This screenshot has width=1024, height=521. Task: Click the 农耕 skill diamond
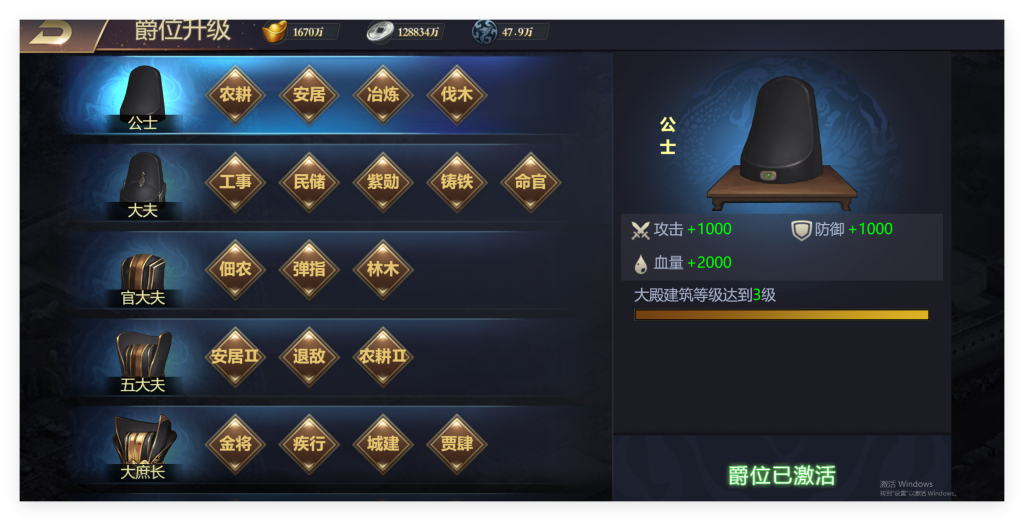[x=235, y=95]
